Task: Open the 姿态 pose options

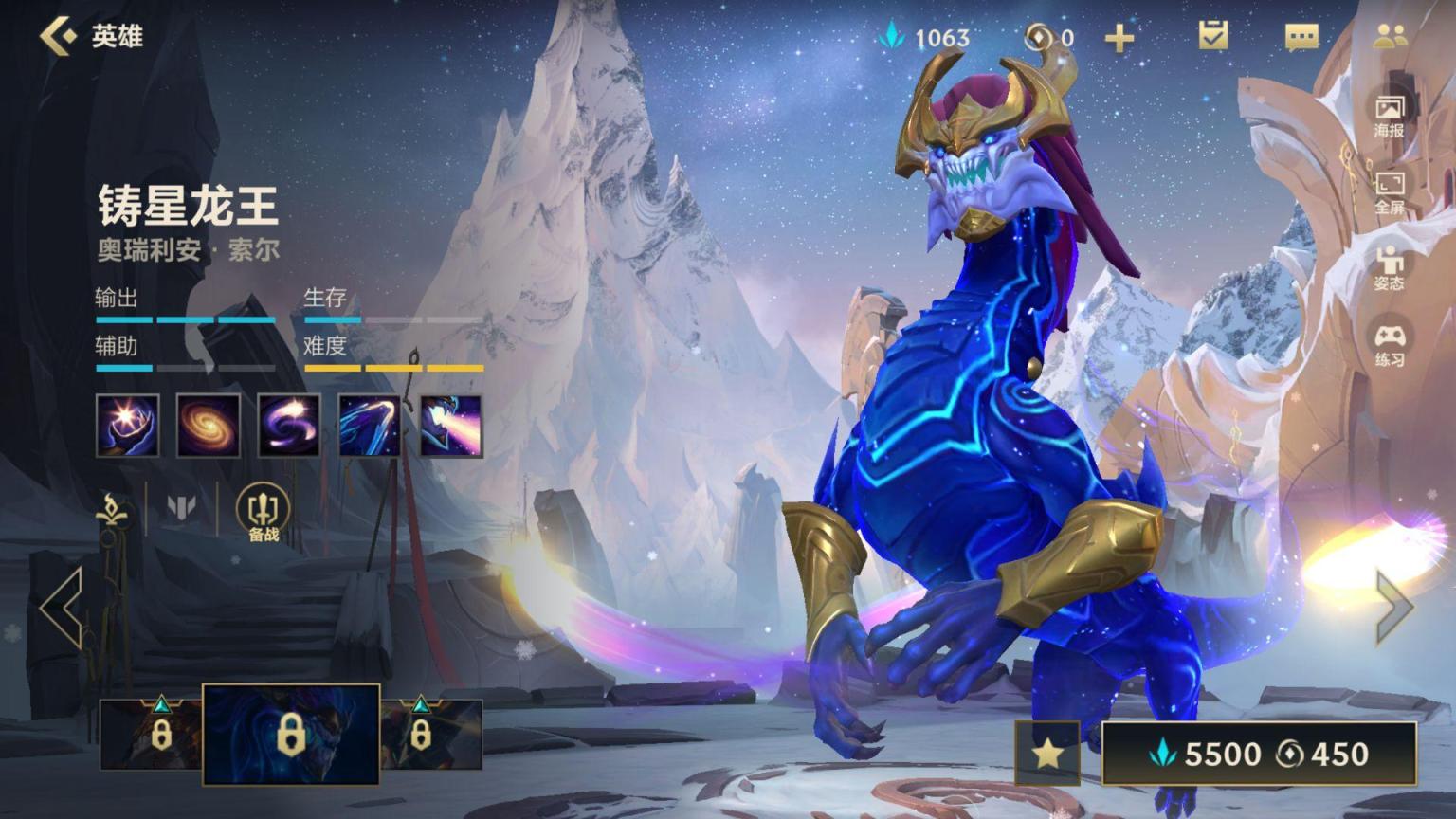Action: pos(1389,268)
